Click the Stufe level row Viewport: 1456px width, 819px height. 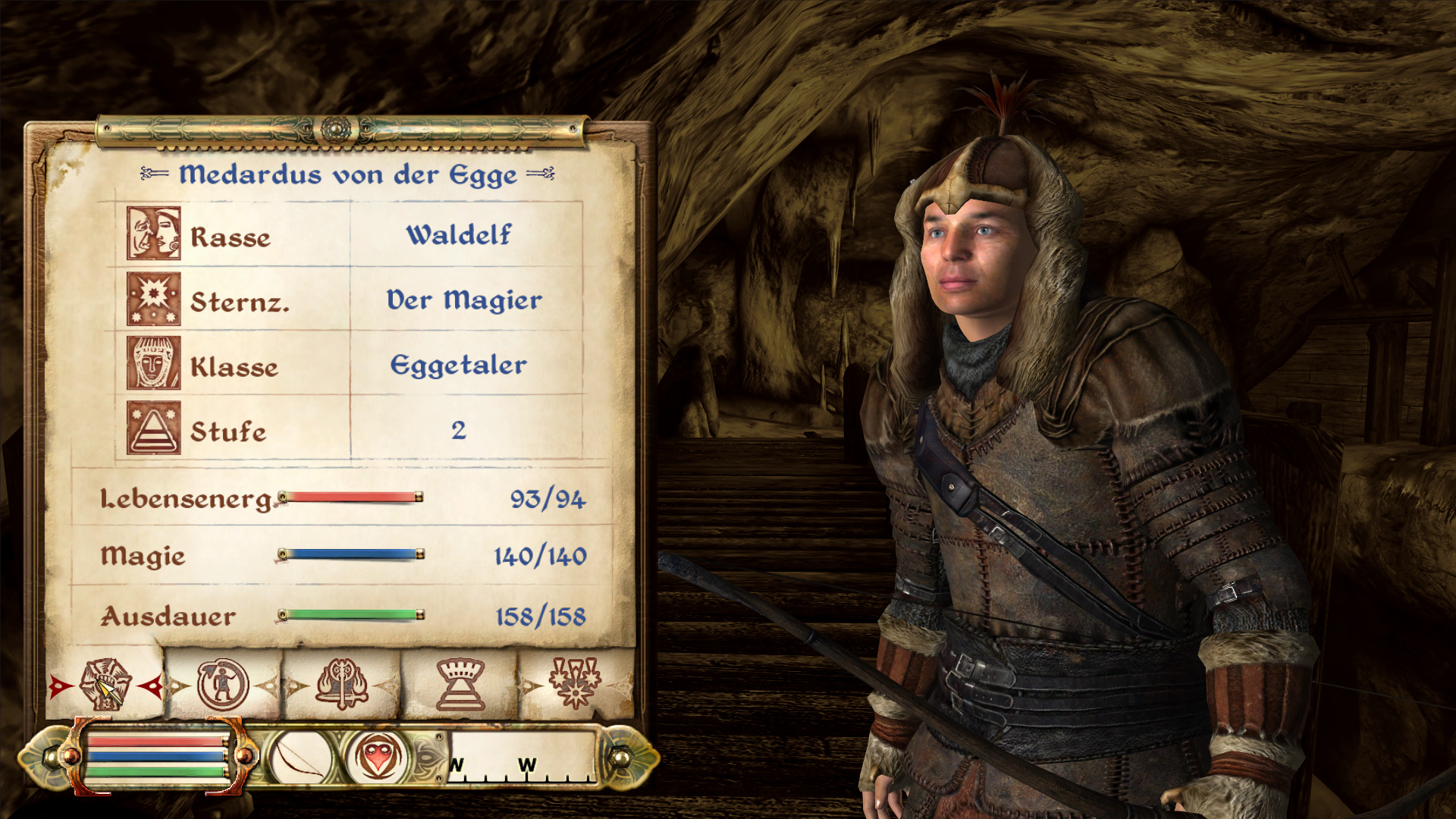[349, 430]
